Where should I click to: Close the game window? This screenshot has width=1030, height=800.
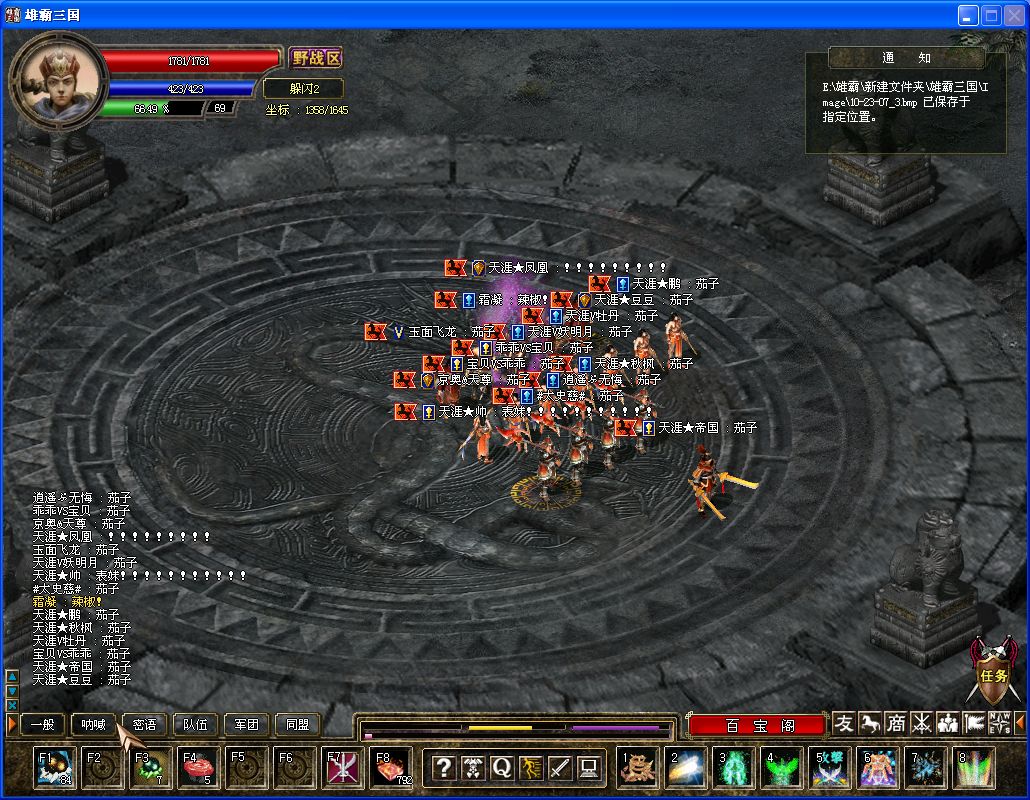click(x=1013, y=15)
